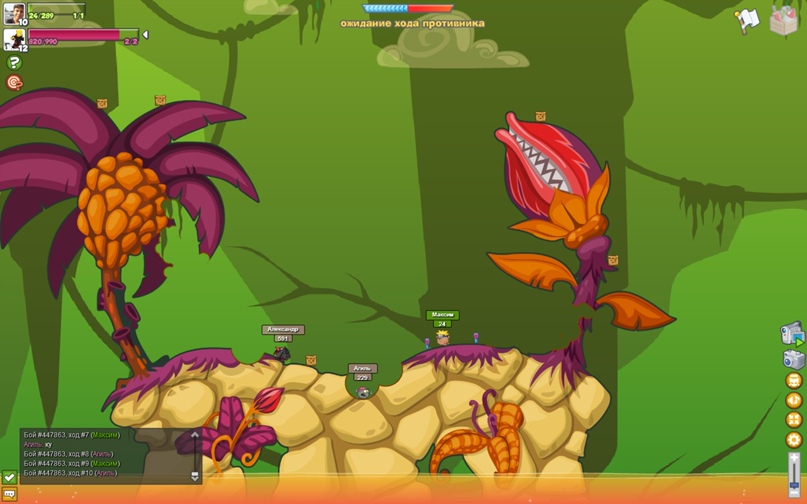Image resolution: width=807 pixels, height=504 pixels.
Task: Click the green checkmark button
Action: click(x=9, y=478)
